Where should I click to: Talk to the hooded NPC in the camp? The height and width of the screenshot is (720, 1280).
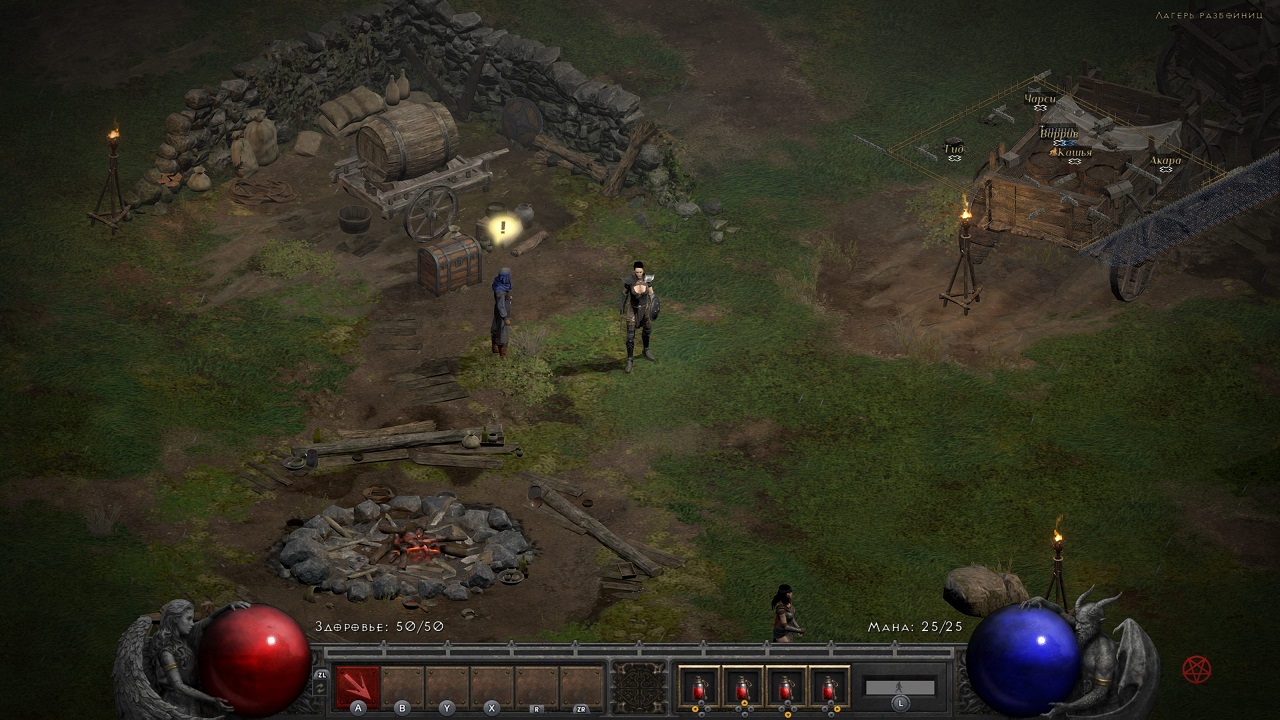tap(503, 310)
